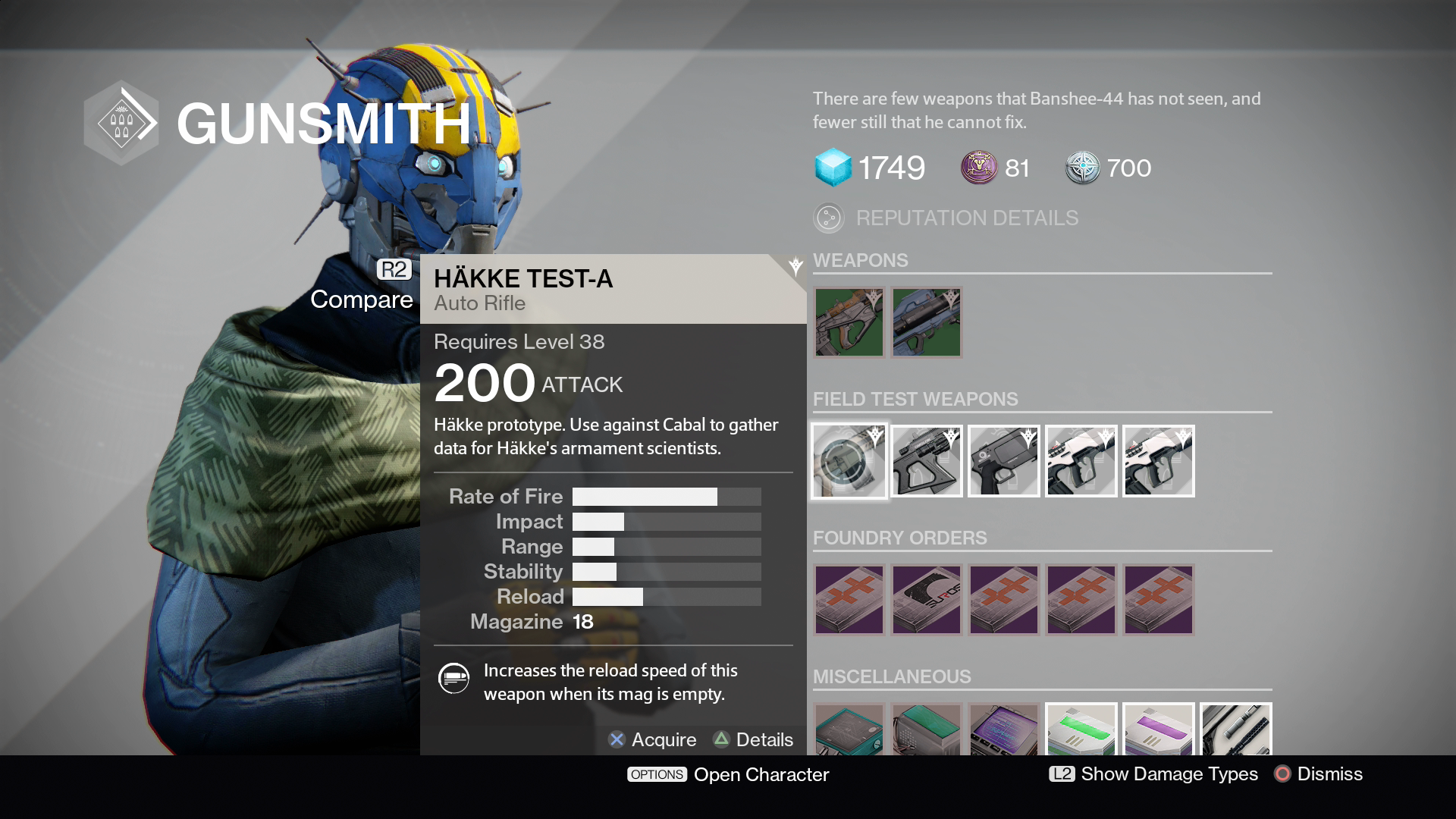Open the SUROS foundry order
1456x819 pixels.
coord(927,600)
